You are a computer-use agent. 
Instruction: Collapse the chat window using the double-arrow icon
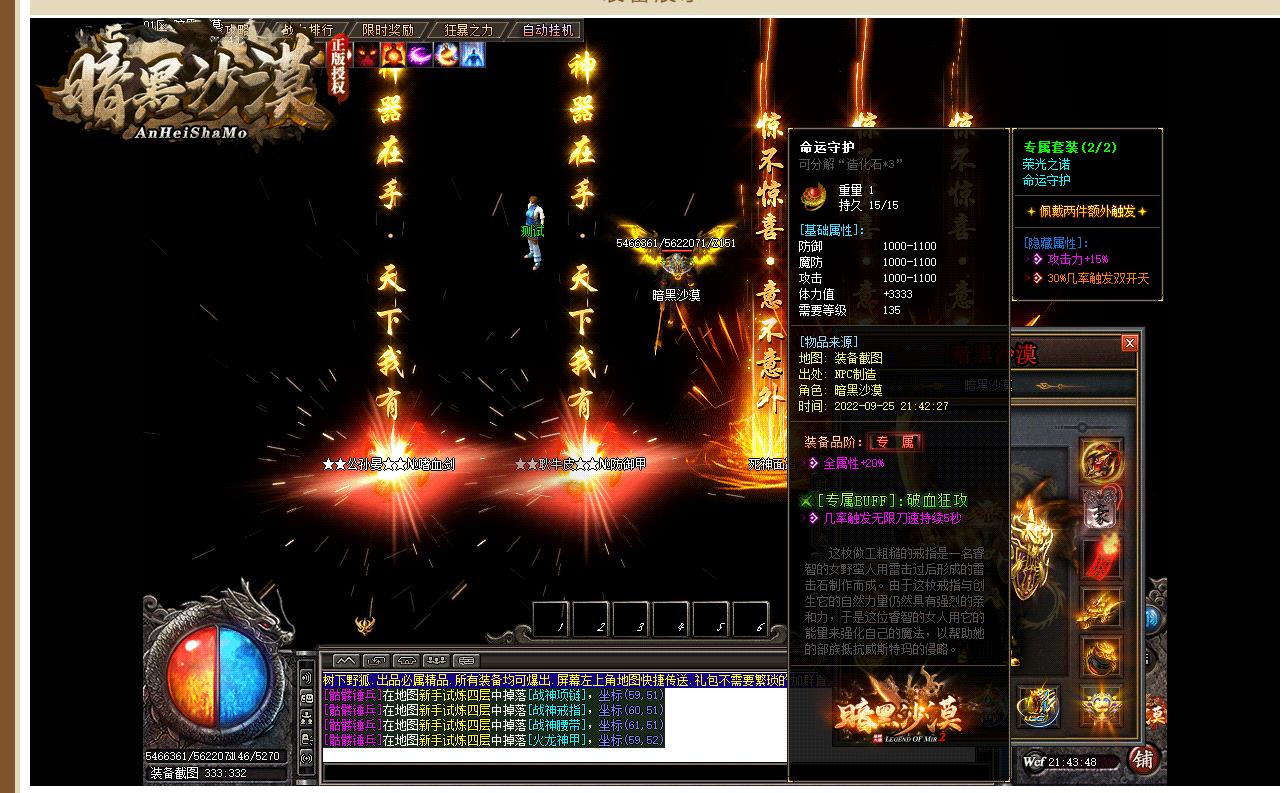[x=346, y=660]
